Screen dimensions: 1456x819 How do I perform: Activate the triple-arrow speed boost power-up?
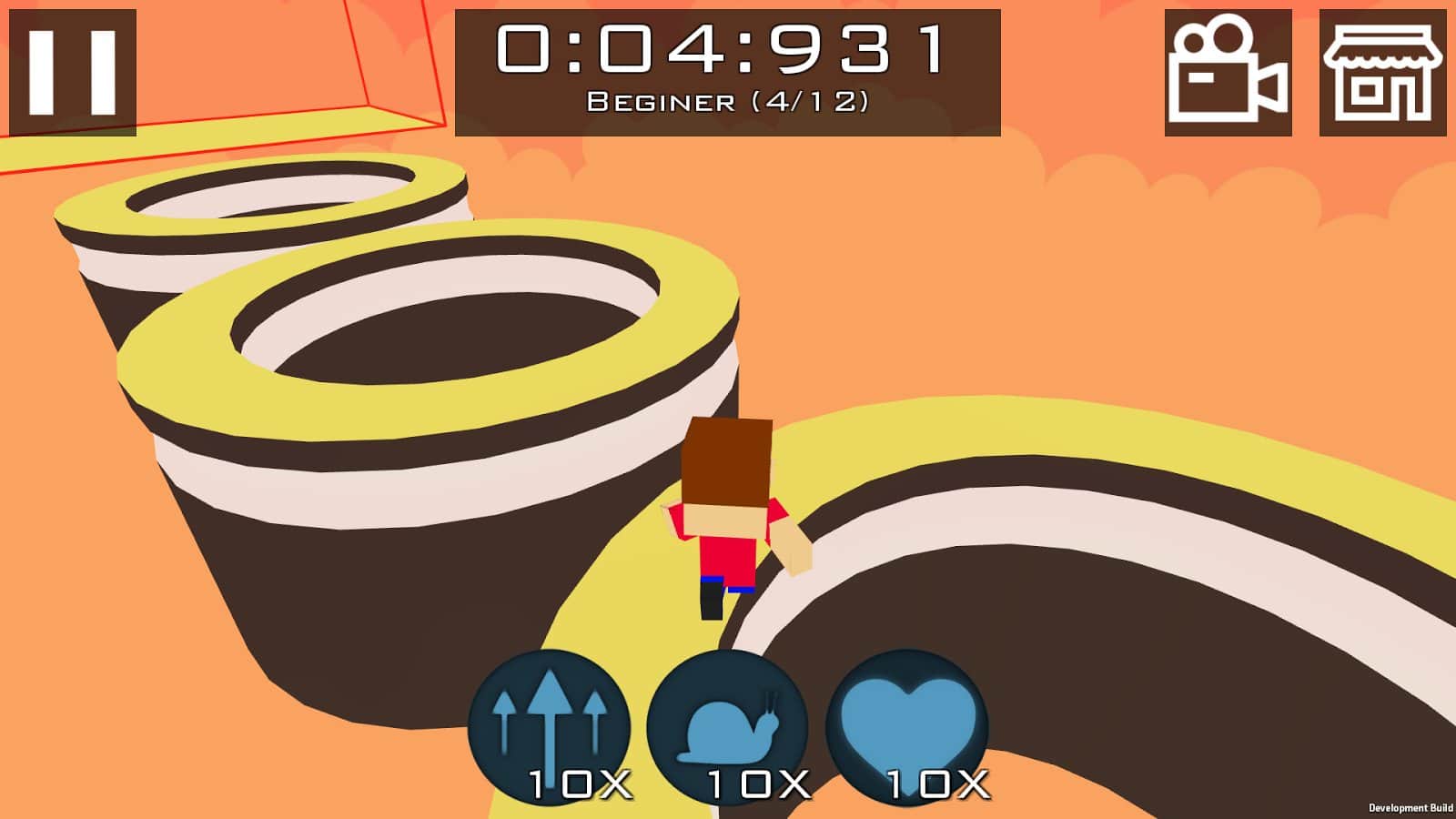(549, 728)
